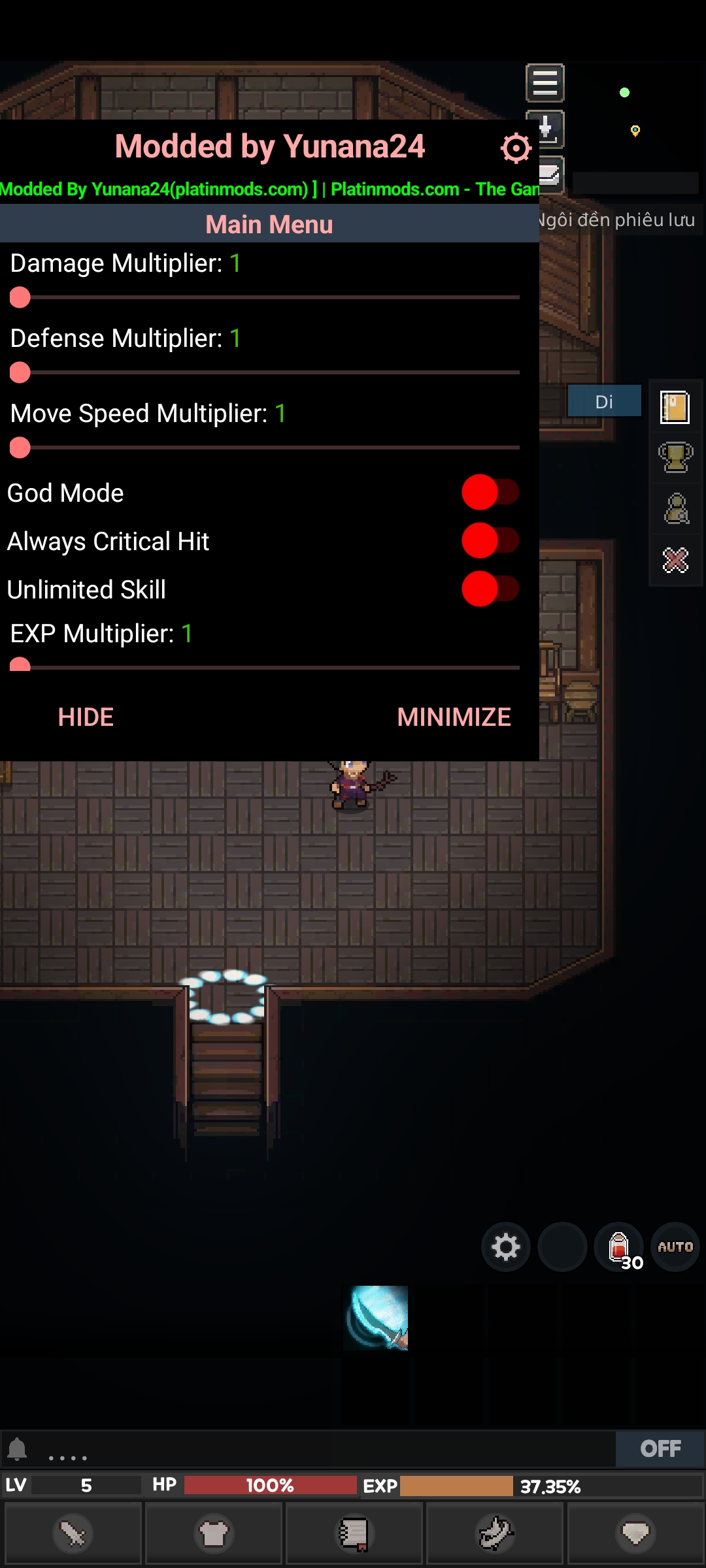Open mod menu gear settings
The width and height of the screenshot is (706, 1568).
click(516, 148)
